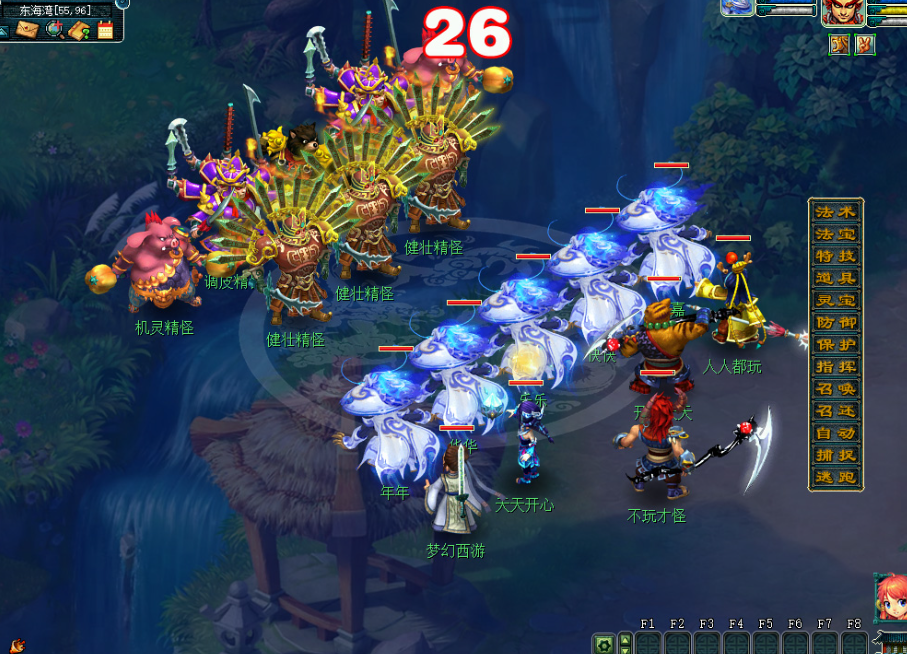Open the calendar icon
This screenshot has height=654, width=907.
pyautogui.click(x=105, y=29)
